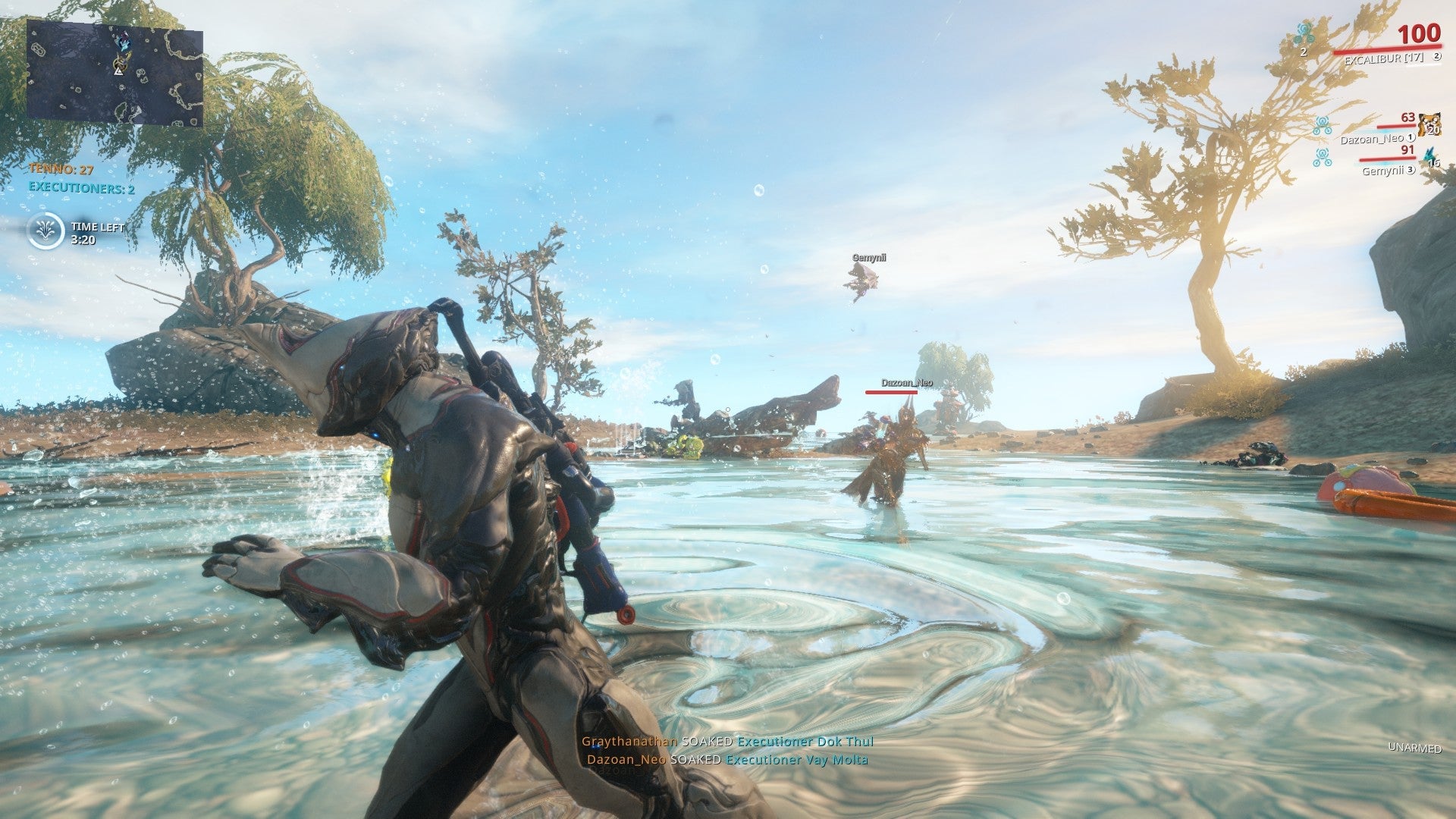Click the teal buff icon beside EXCALIBUR's health

pos(1304,34)
